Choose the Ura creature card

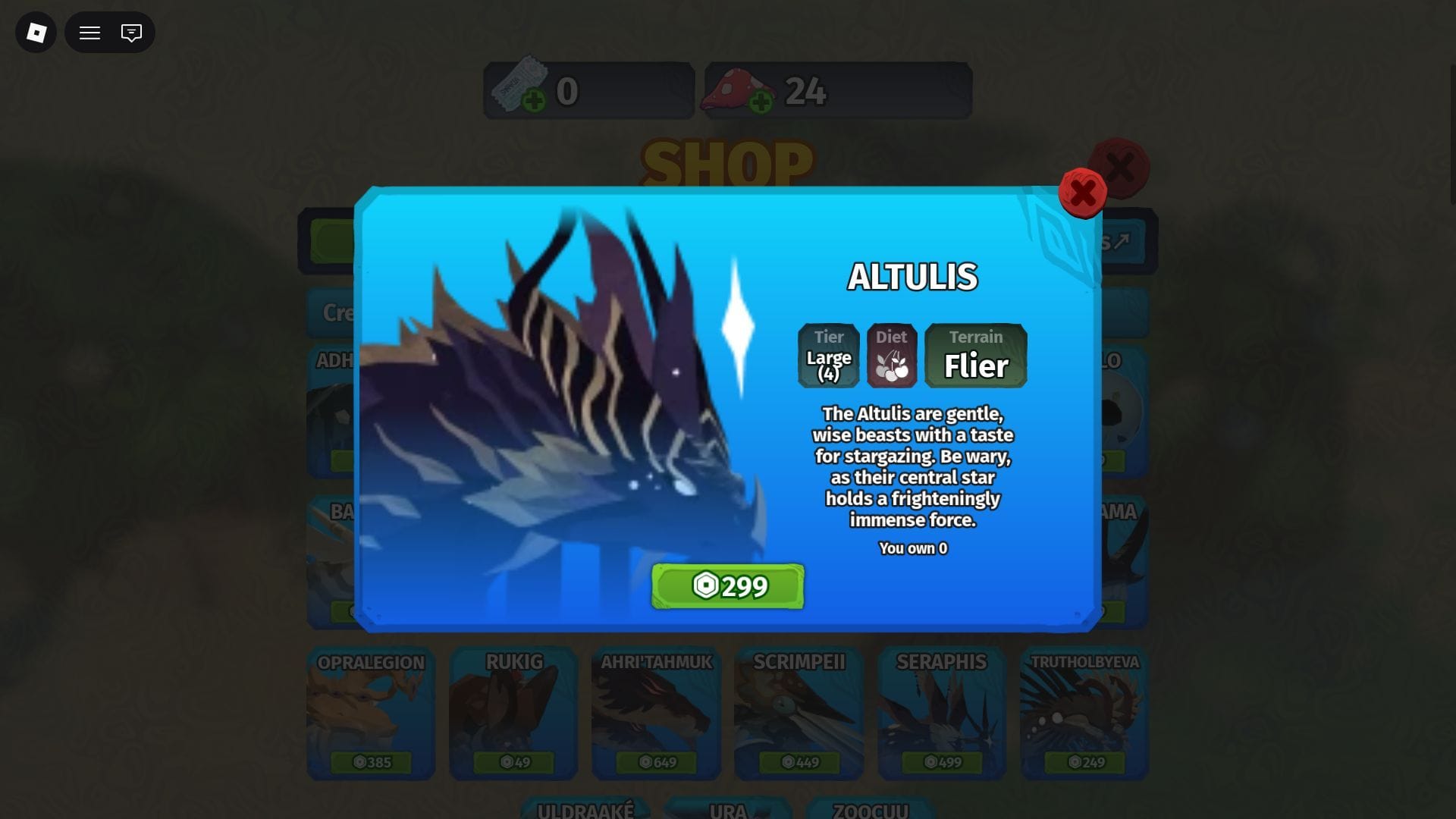click(727, 808)
